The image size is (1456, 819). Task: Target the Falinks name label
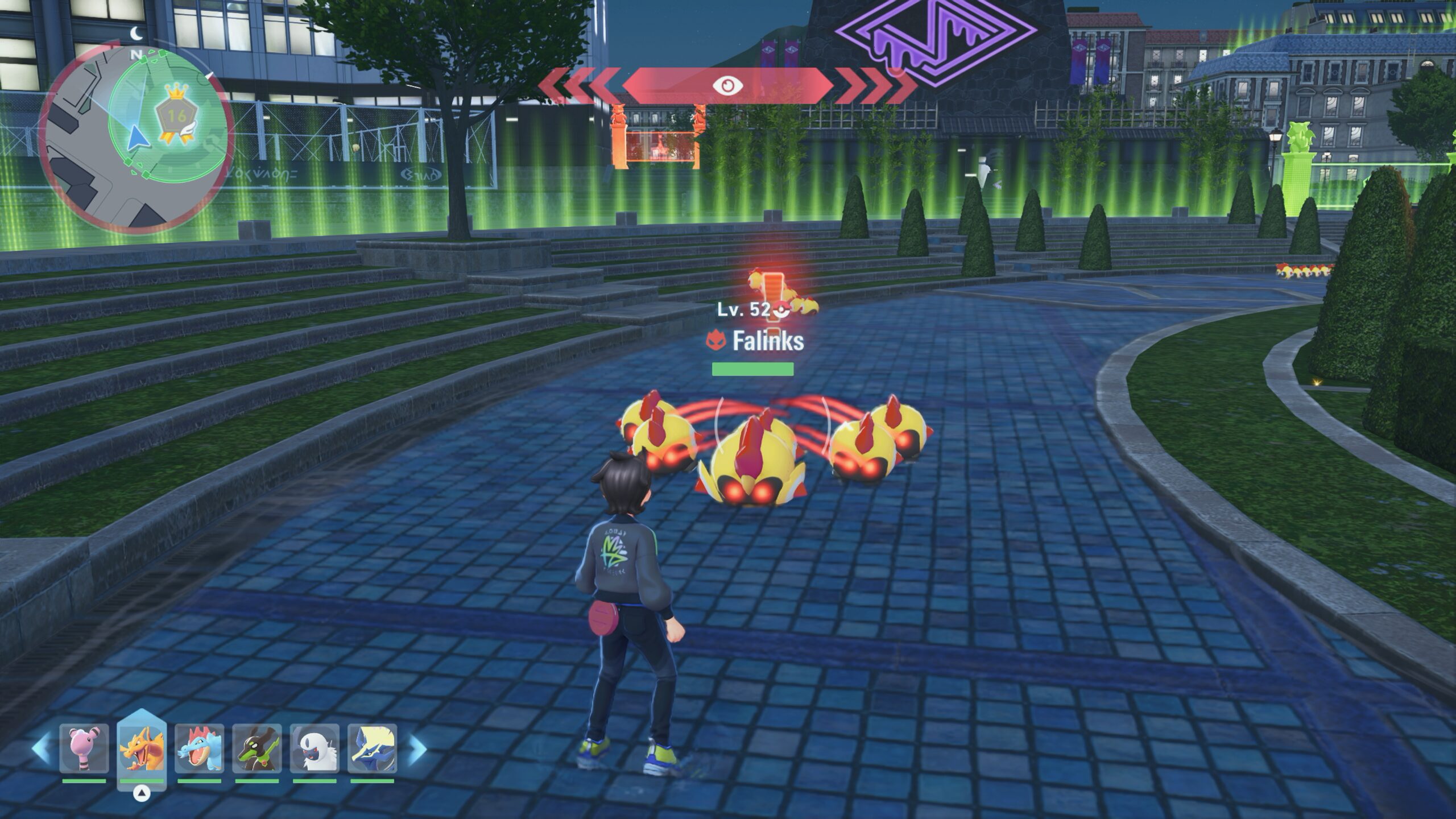[767, 341]
